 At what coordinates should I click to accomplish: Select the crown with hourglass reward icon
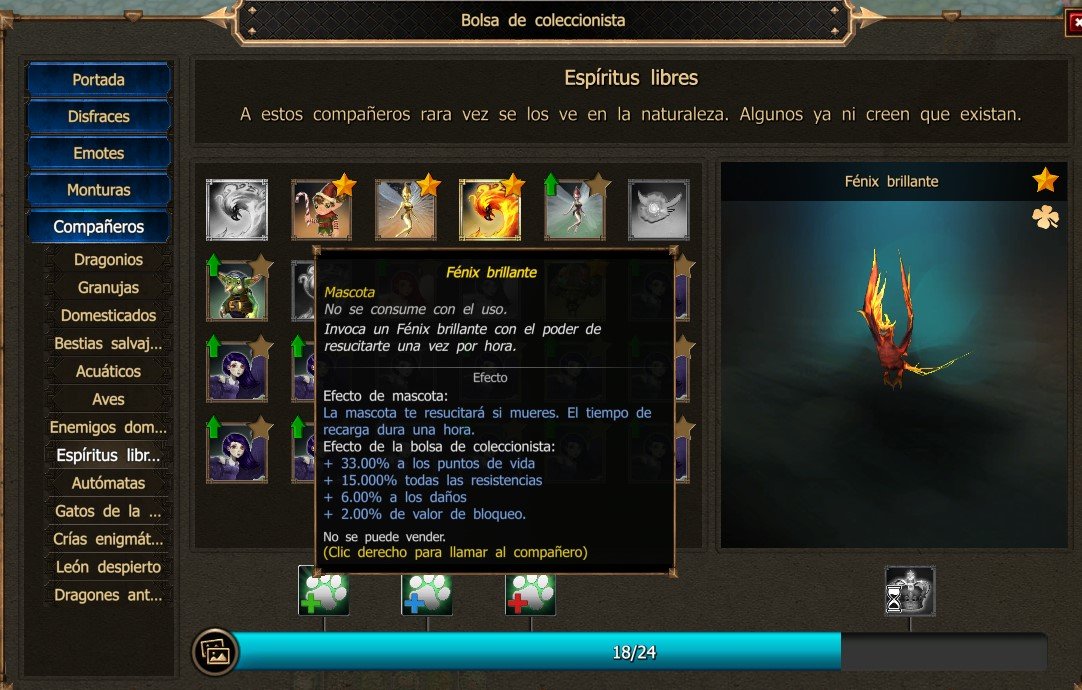pyautogui.click(x=910, y=591)
